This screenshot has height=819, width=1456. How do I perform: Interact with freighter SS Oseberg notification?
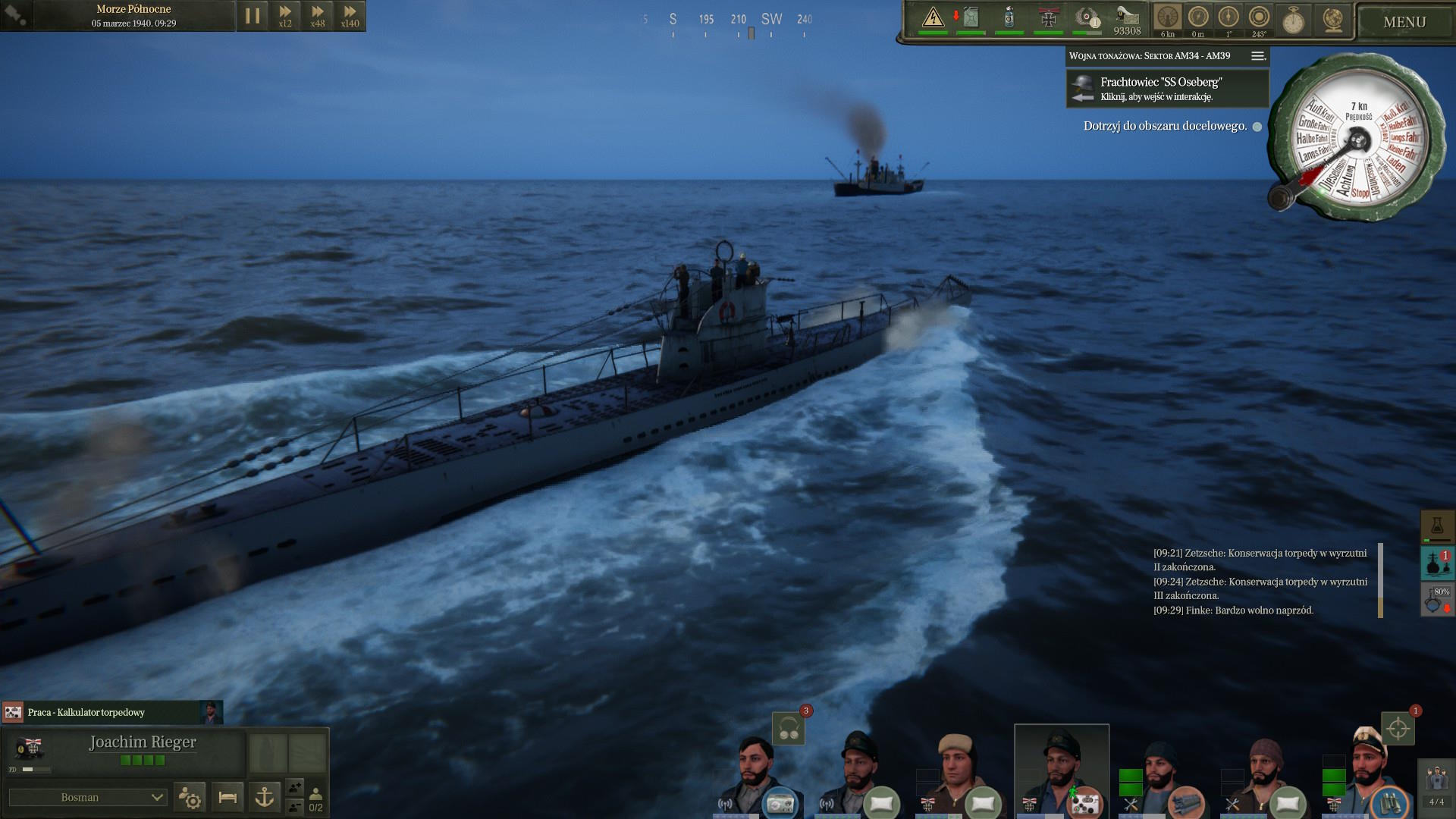1167,89
